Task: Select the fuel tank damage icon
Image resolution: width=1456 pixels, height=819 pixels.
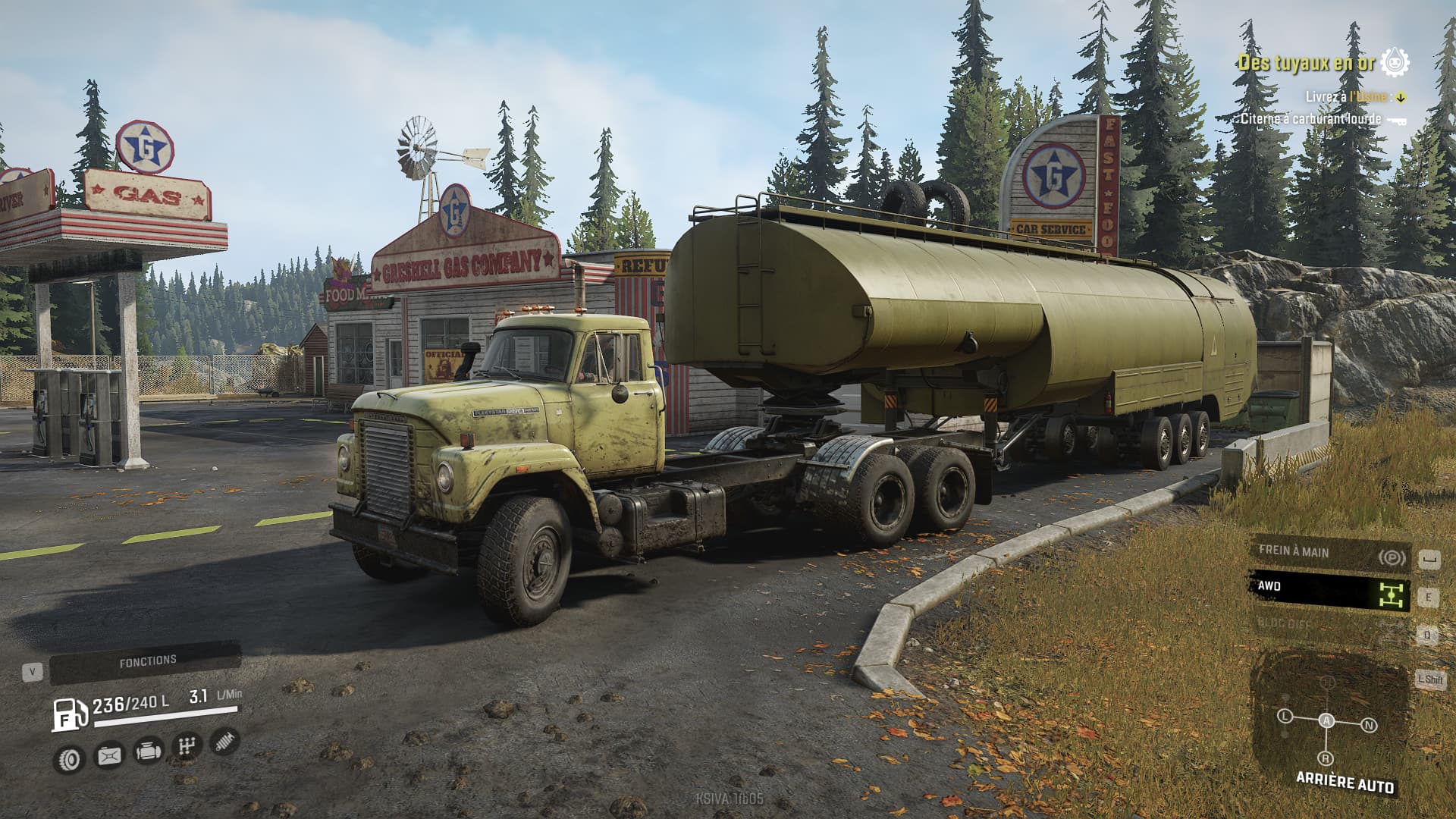Action: coord(109,755)
